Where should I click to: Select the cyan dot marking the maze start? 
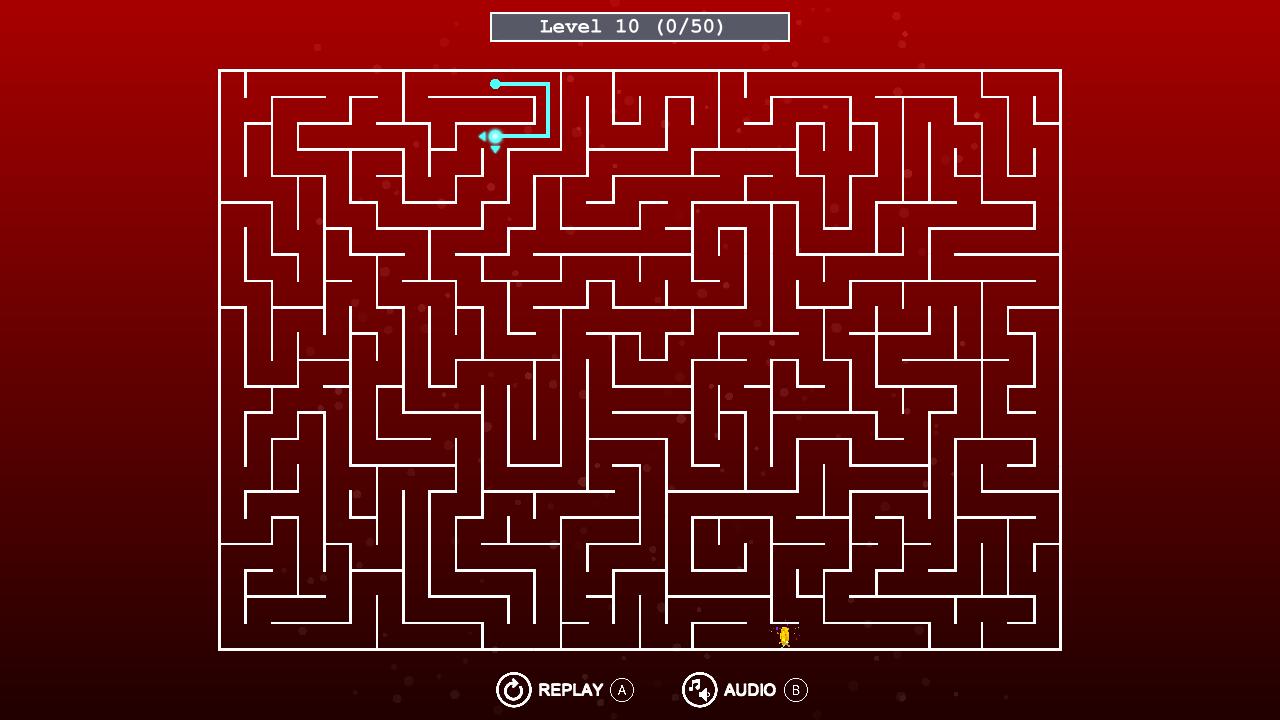coord(495,84)
